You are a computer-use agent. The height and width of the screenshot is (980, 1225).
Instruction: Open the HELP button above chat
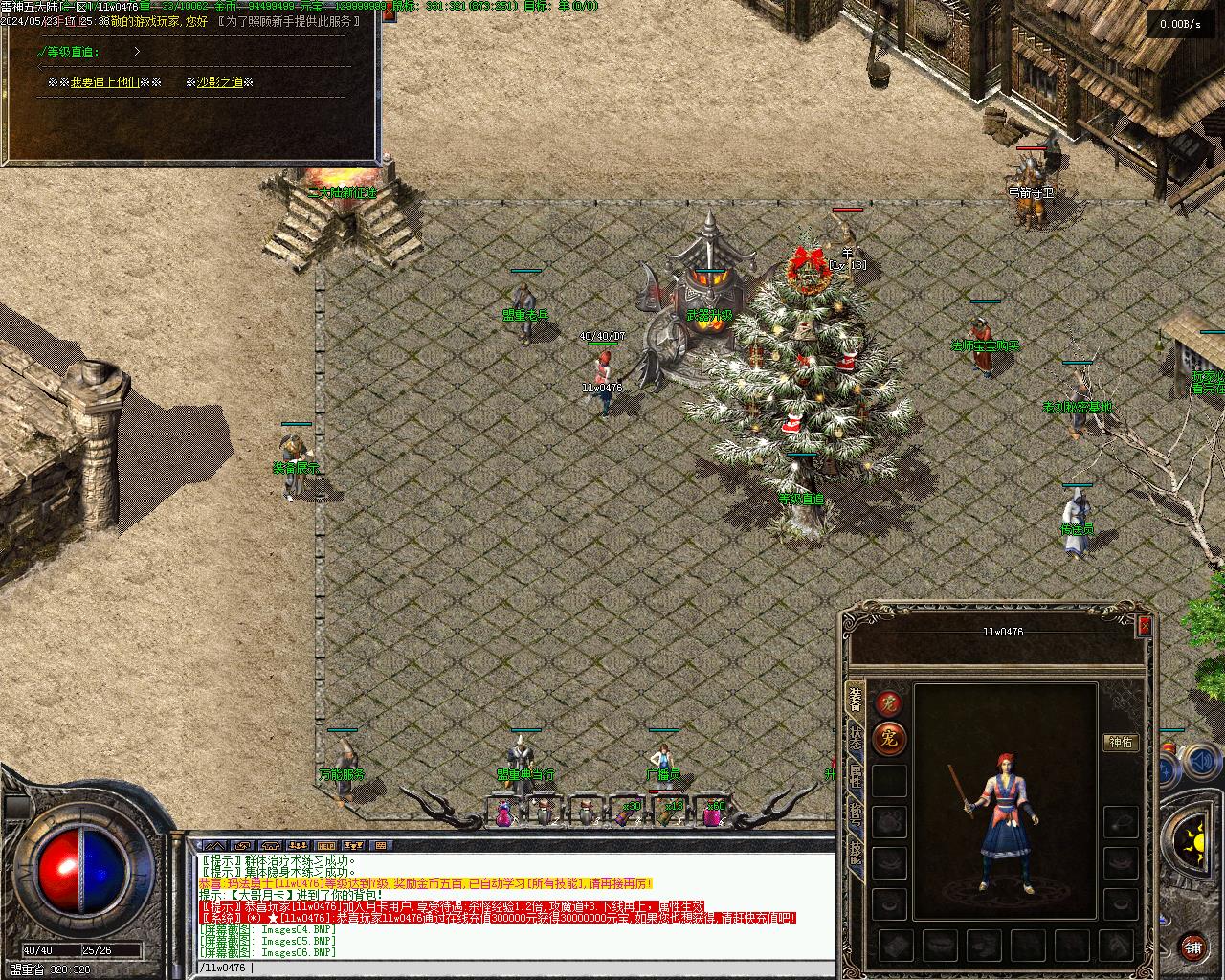click(326, 846)
